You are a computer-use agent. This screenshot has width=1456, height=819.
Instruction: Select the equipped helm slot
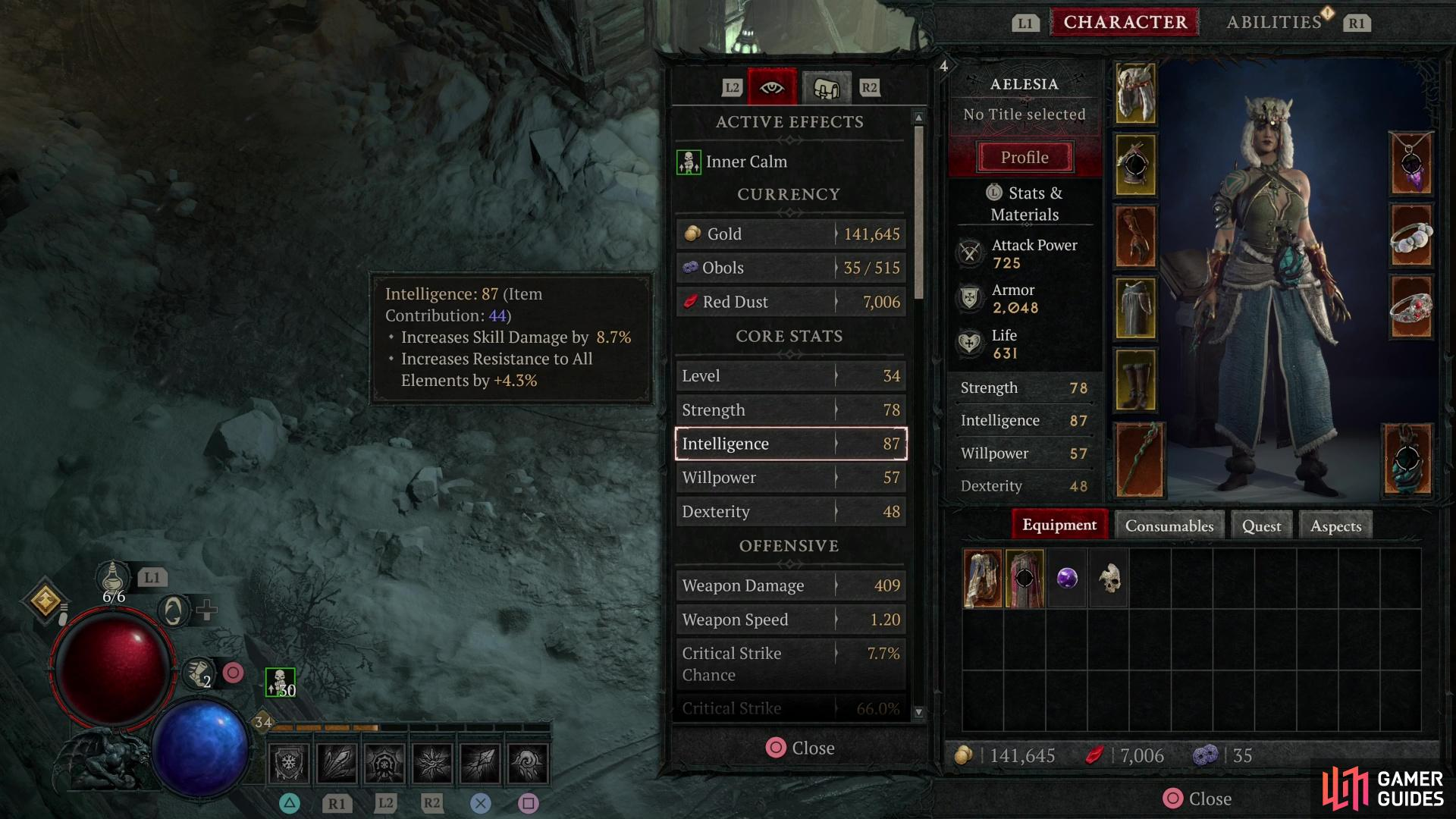pyautogui.click(x=1135, y=94)
